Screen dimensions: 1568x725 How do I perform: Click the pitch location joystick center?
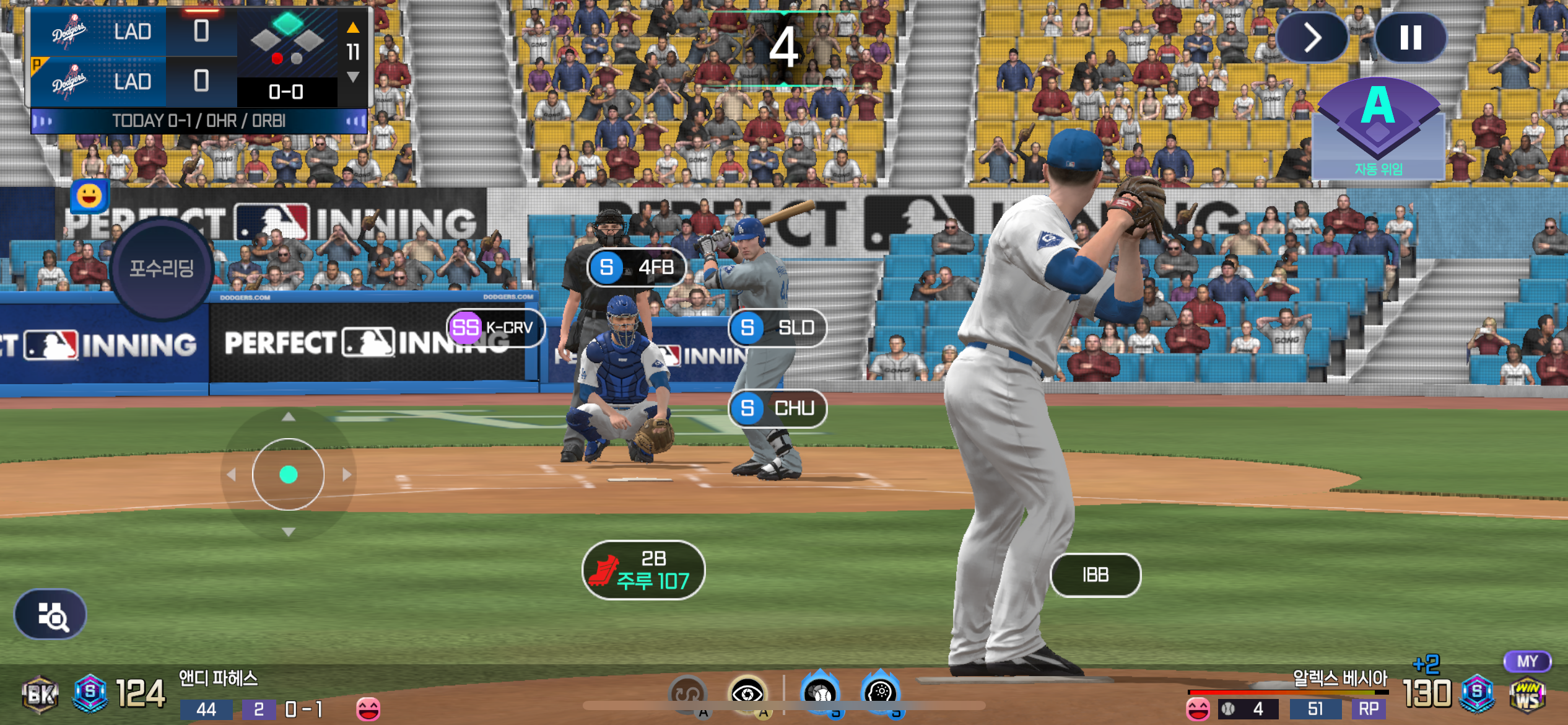click(288, 475)
